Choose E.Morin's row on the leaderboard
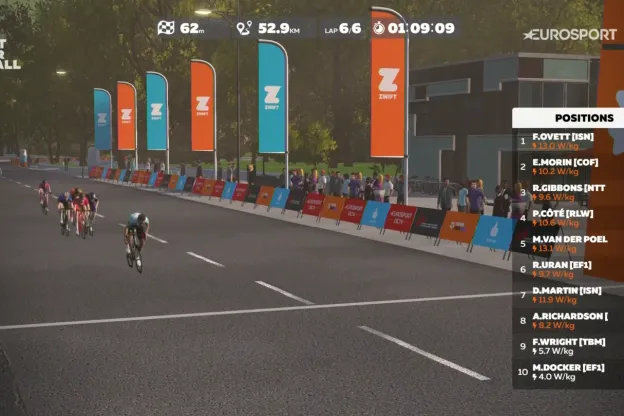Screen dimensions: 624x416 566,166
